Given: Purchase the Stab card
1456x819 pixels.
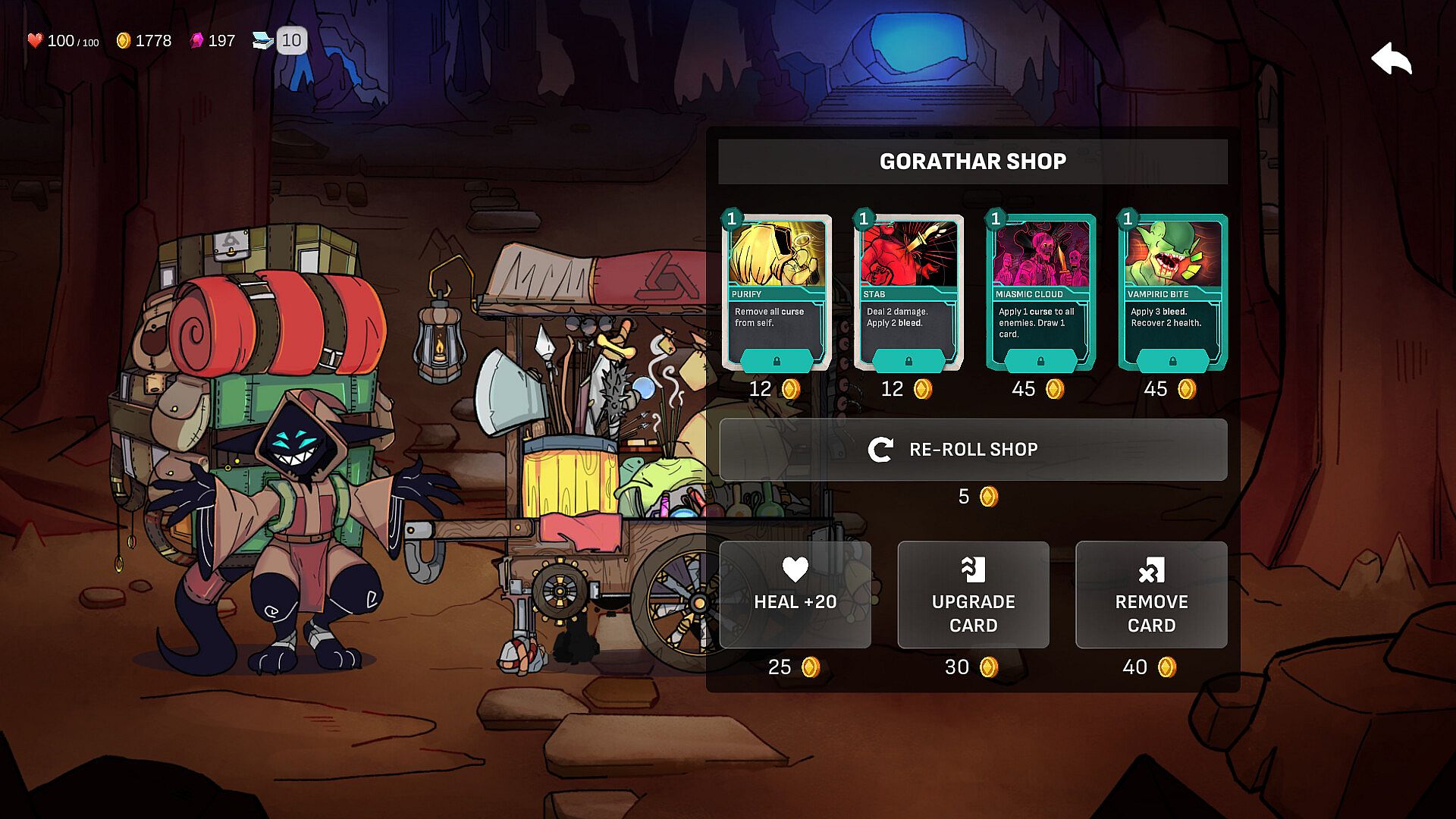Looking at the screenshot, I should point(908,292).
